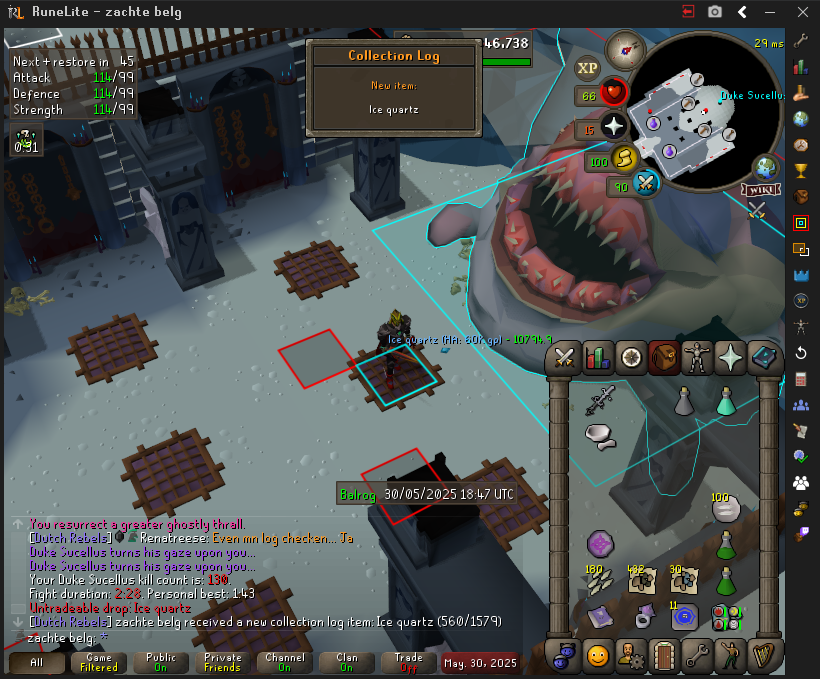Click the XP drops button
Image resolution: width=820 pixels, height=679 pixels.
(x=588, y=68)
